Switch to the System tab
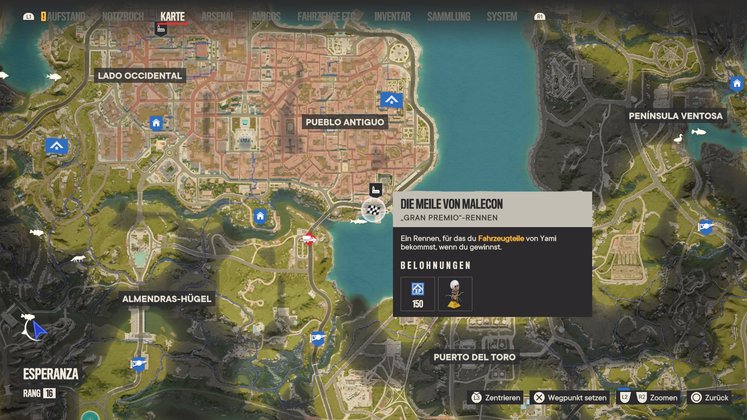Viewport: 747px width, 420px height. (502, 17)
